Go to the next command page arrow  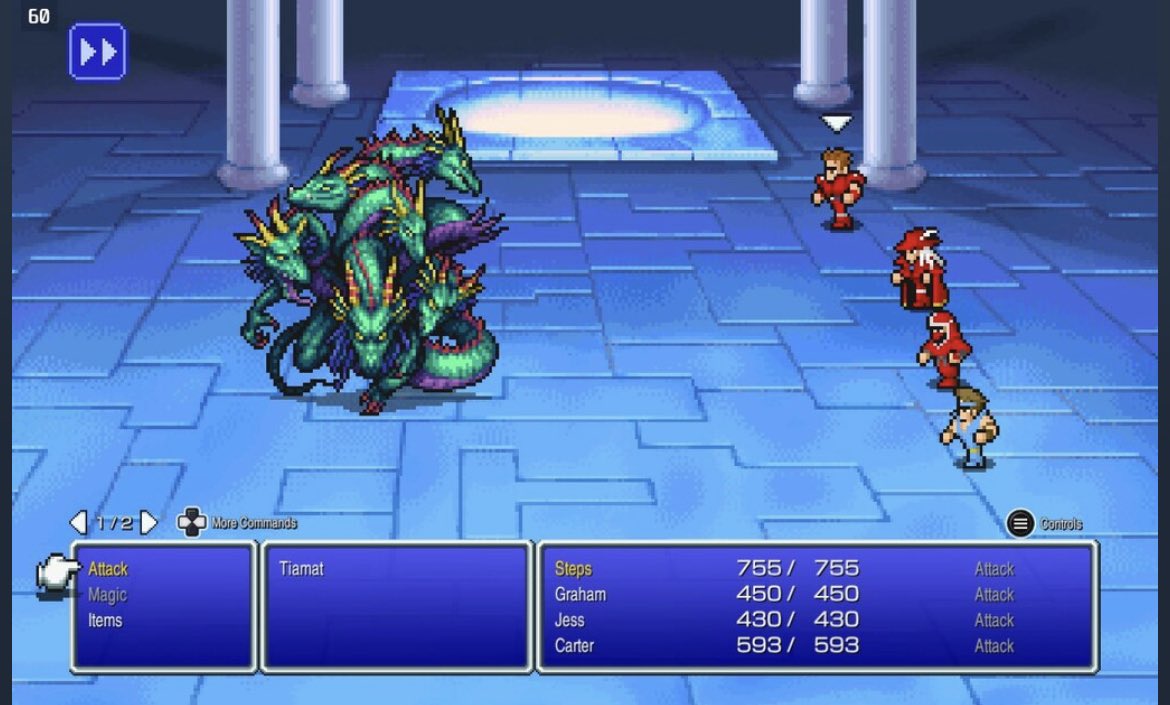(149, 522)
